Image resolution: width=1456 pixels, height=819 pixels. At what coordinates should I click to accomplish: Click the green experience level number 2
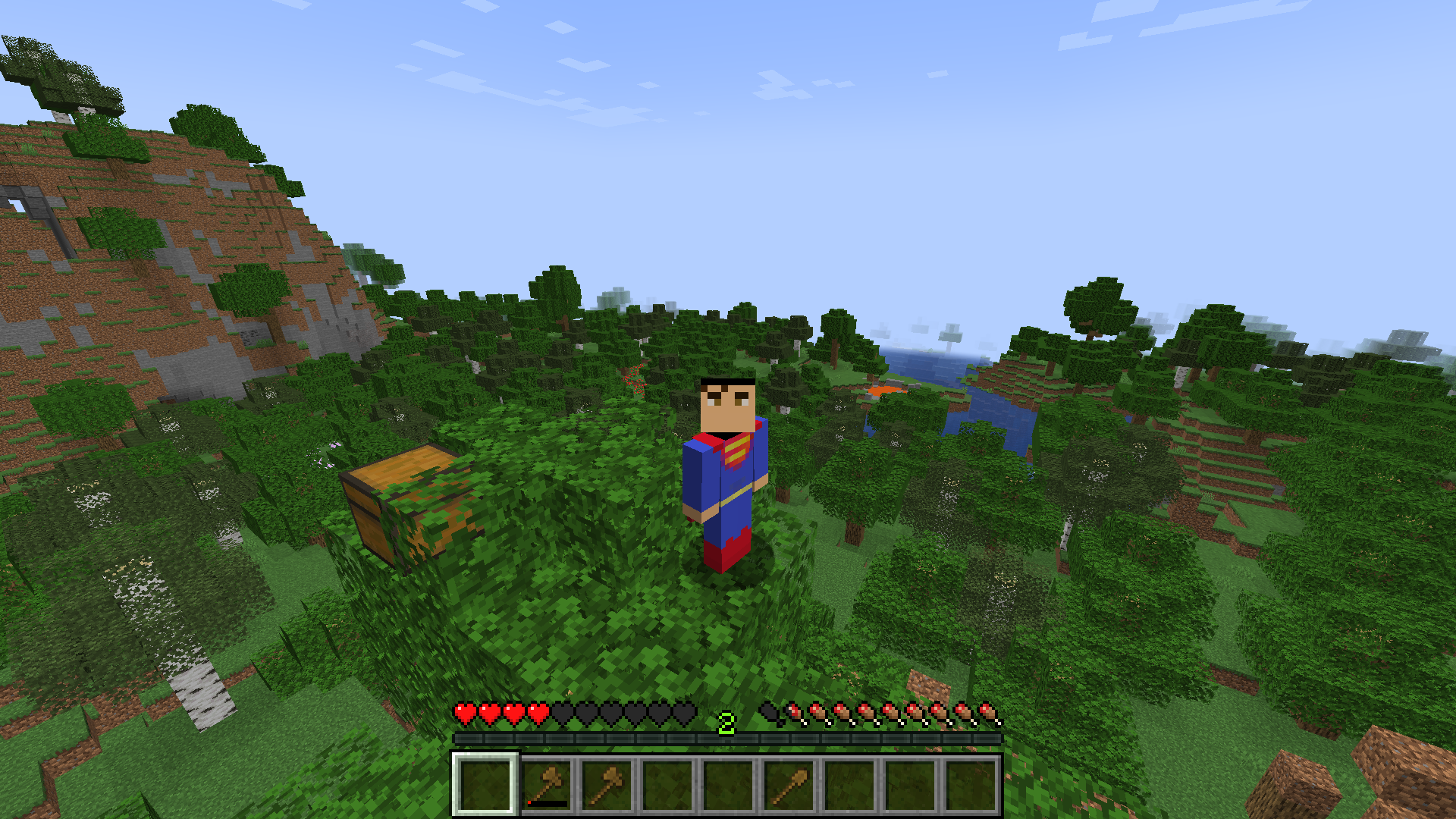tap(726, 723)
